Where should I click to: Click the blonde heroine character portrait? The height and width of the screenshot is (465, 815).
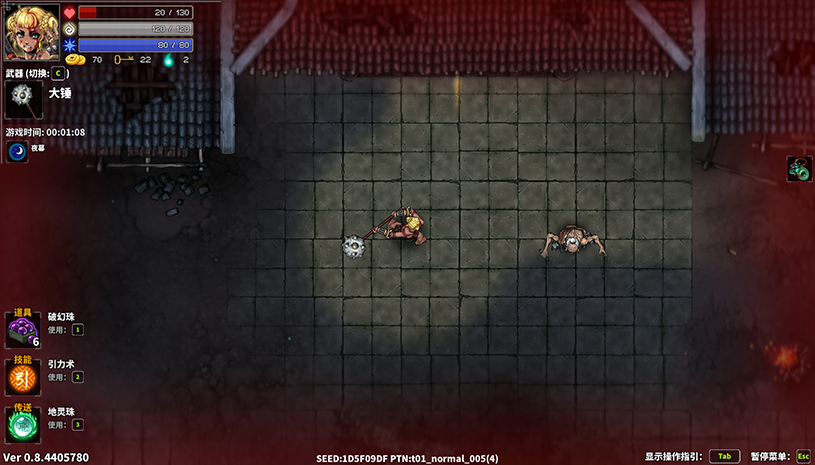(x=32, y=32)
